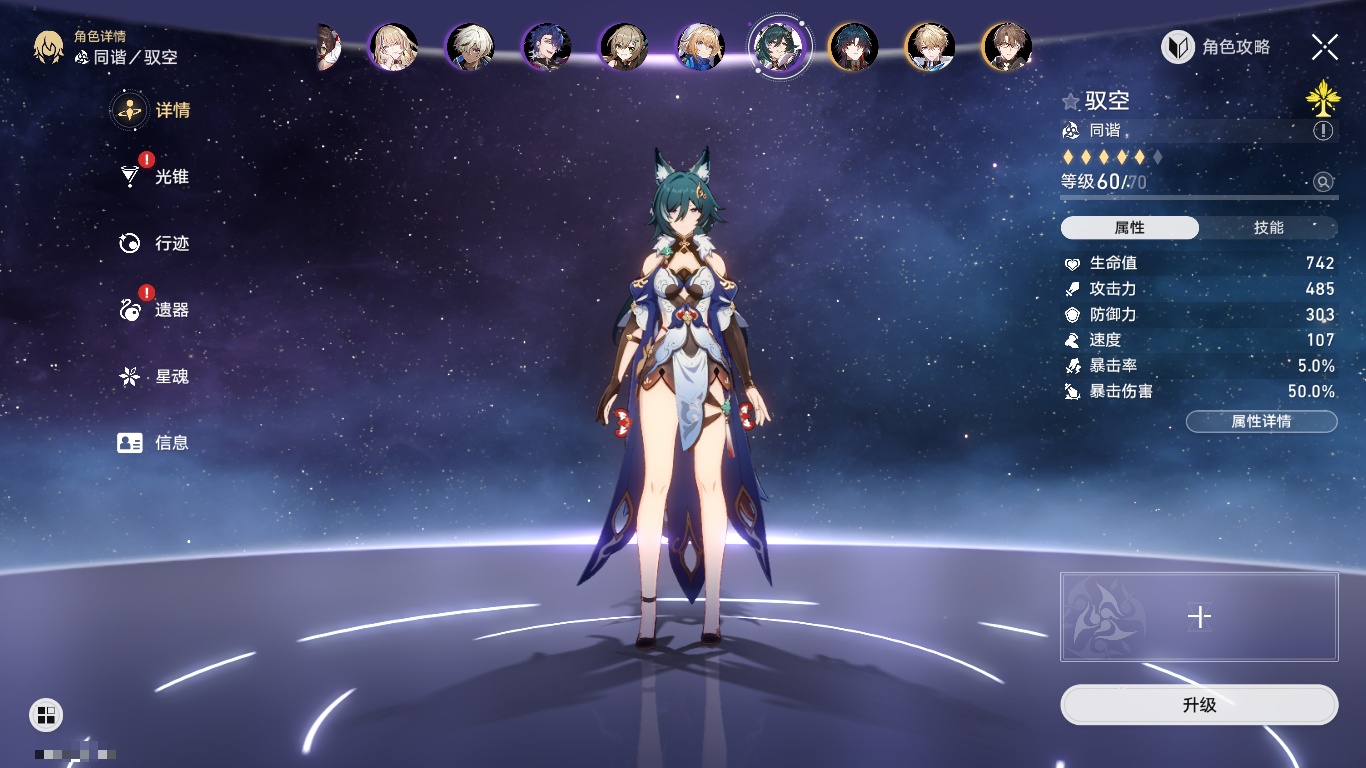Favorite 驭空 with the star icon
This screenshot has height=768, width=1366.
coord(1071,101)
